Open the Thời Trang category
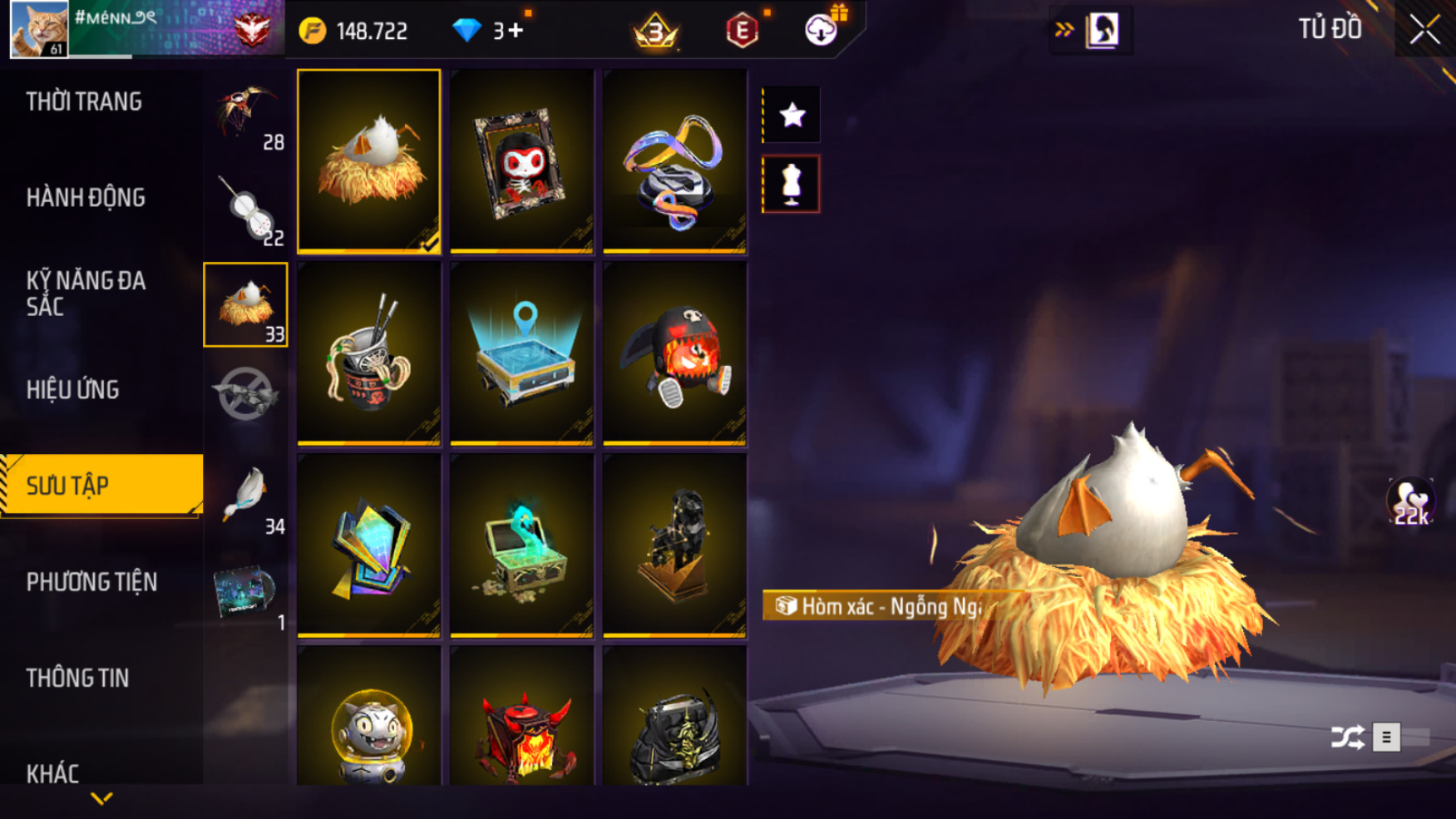 (84, 102)
